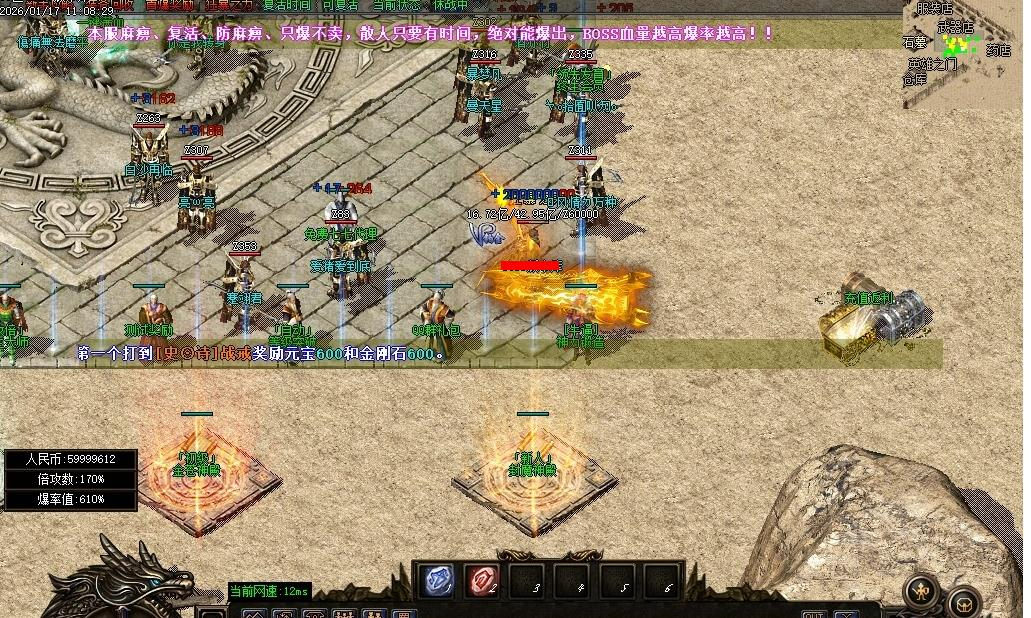This screenshot has width=1031, height=618.
Task: Open the round gold figure button
Action: (921, 592)
